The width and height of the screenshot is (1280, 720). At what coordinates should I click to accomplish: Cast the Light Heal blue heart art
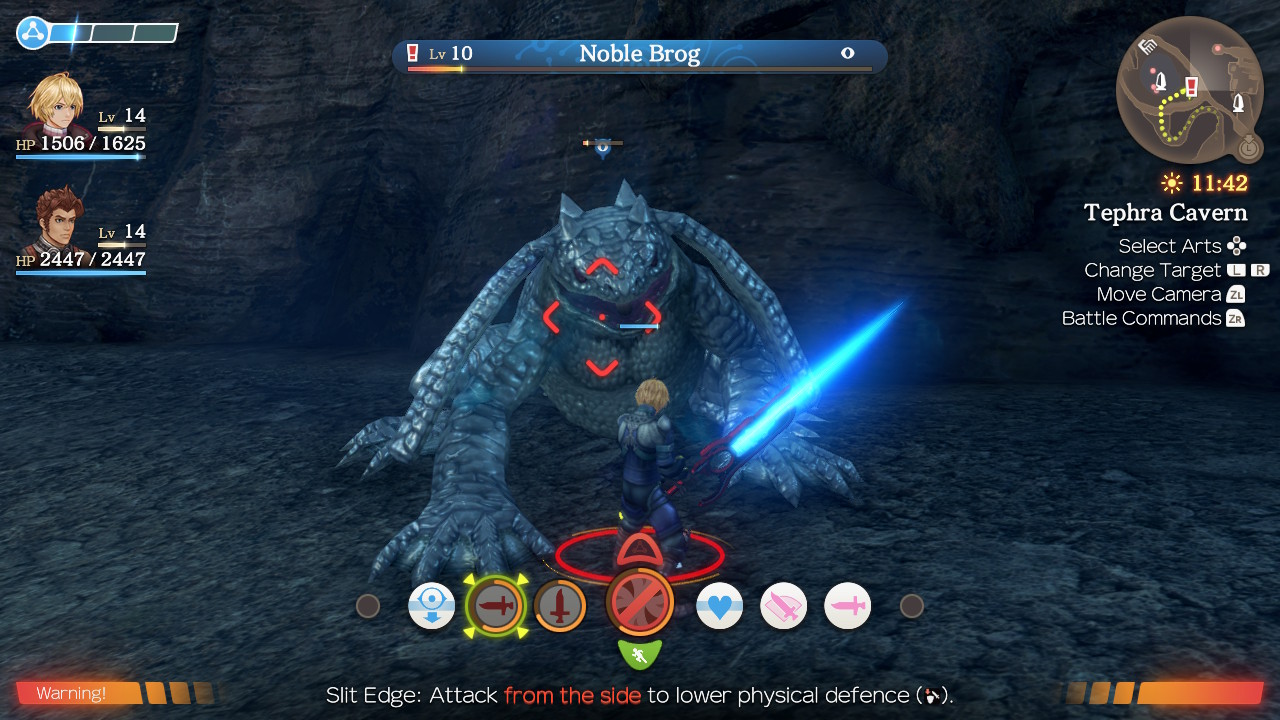point(719,606)
